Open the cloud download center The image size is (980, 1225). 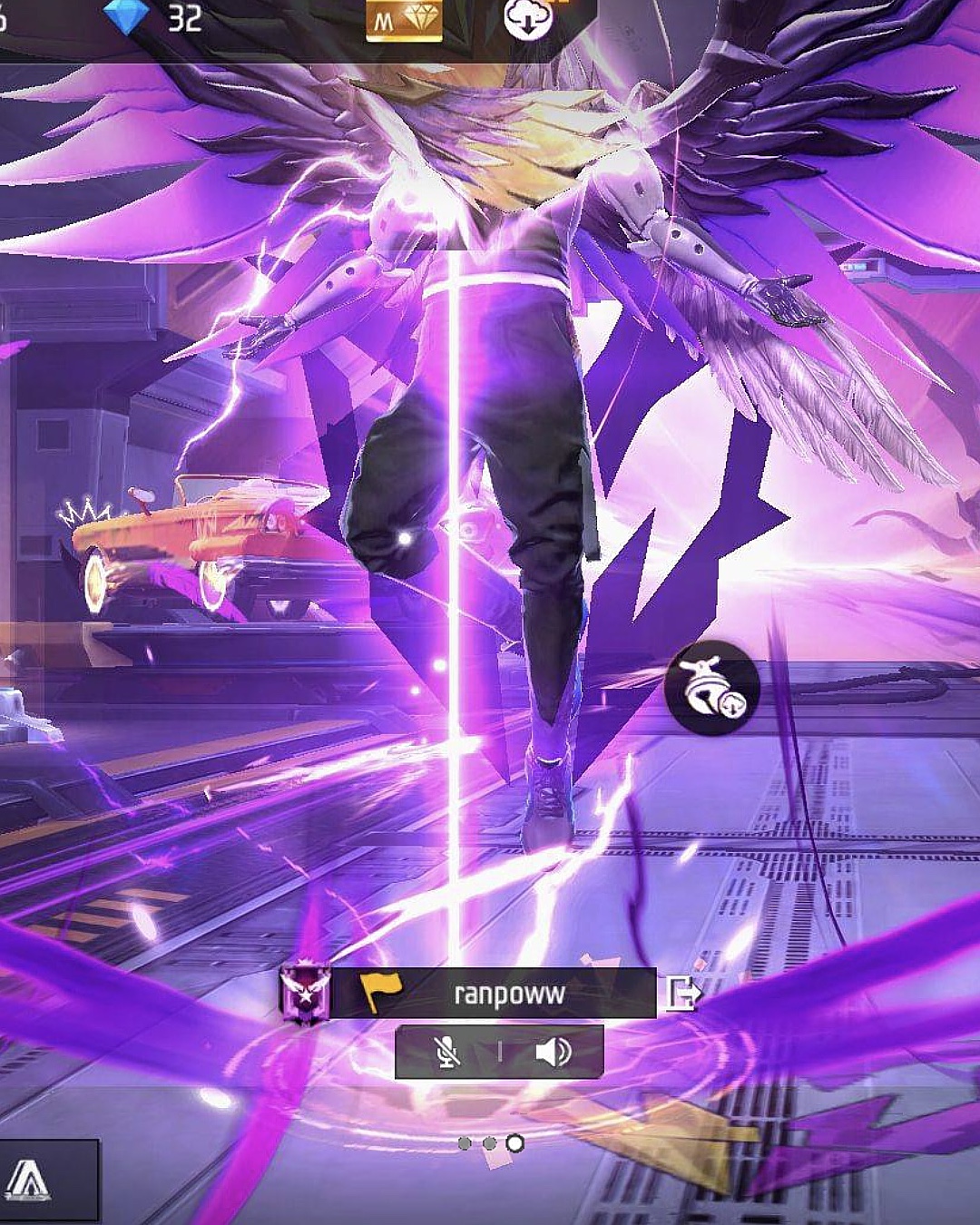(x=528, y=18)
